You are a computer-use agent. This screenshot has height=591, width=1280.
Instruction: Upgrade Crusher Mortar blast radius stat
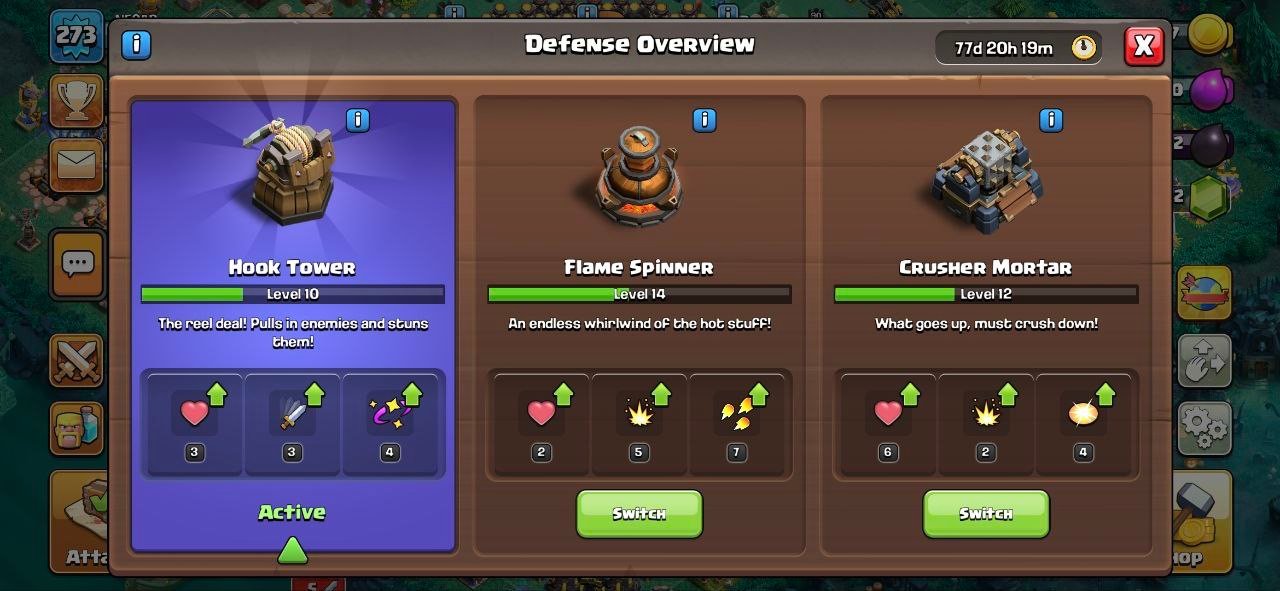point(1083,422)
